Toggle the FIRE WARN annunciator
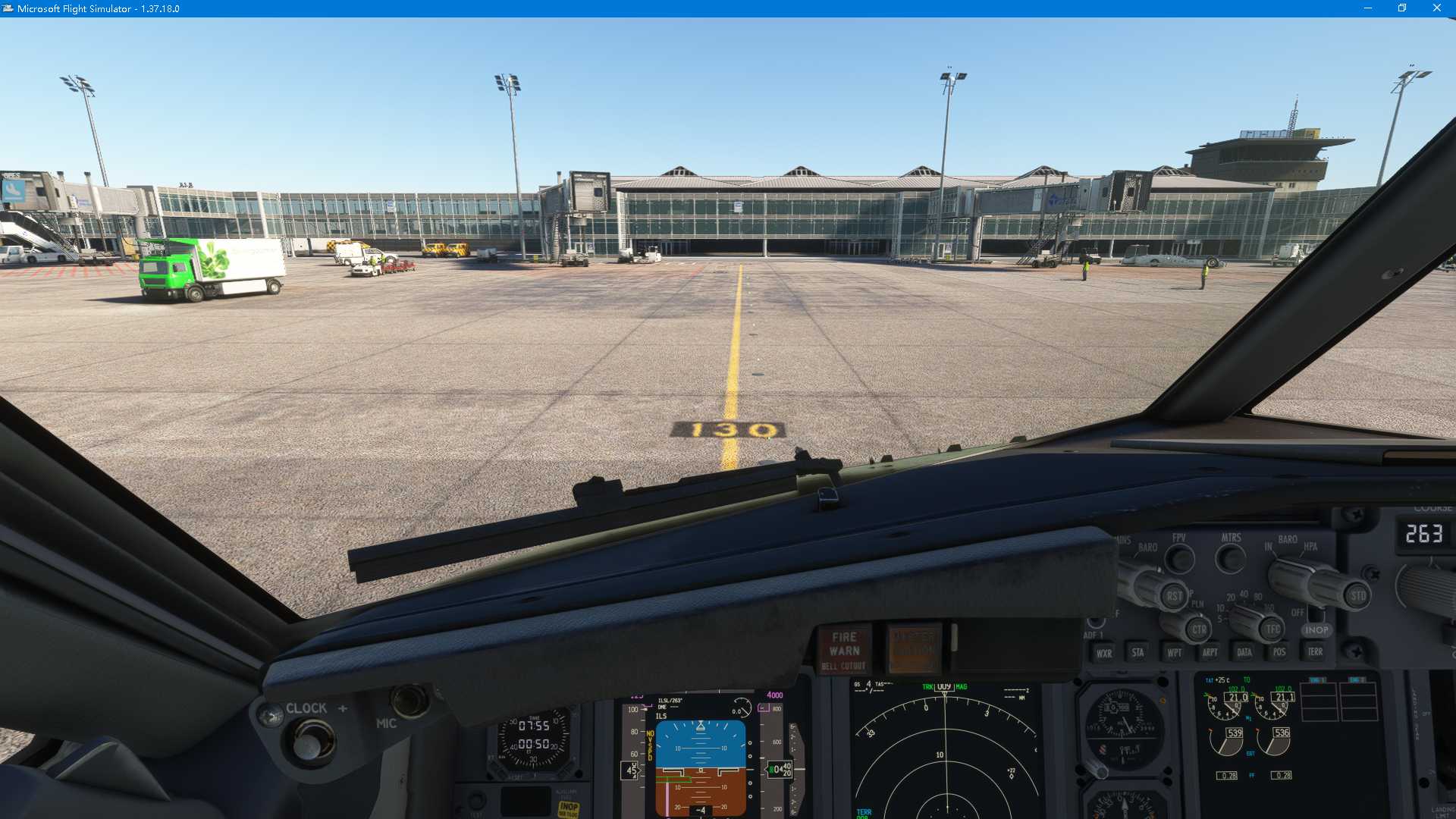 844,647
